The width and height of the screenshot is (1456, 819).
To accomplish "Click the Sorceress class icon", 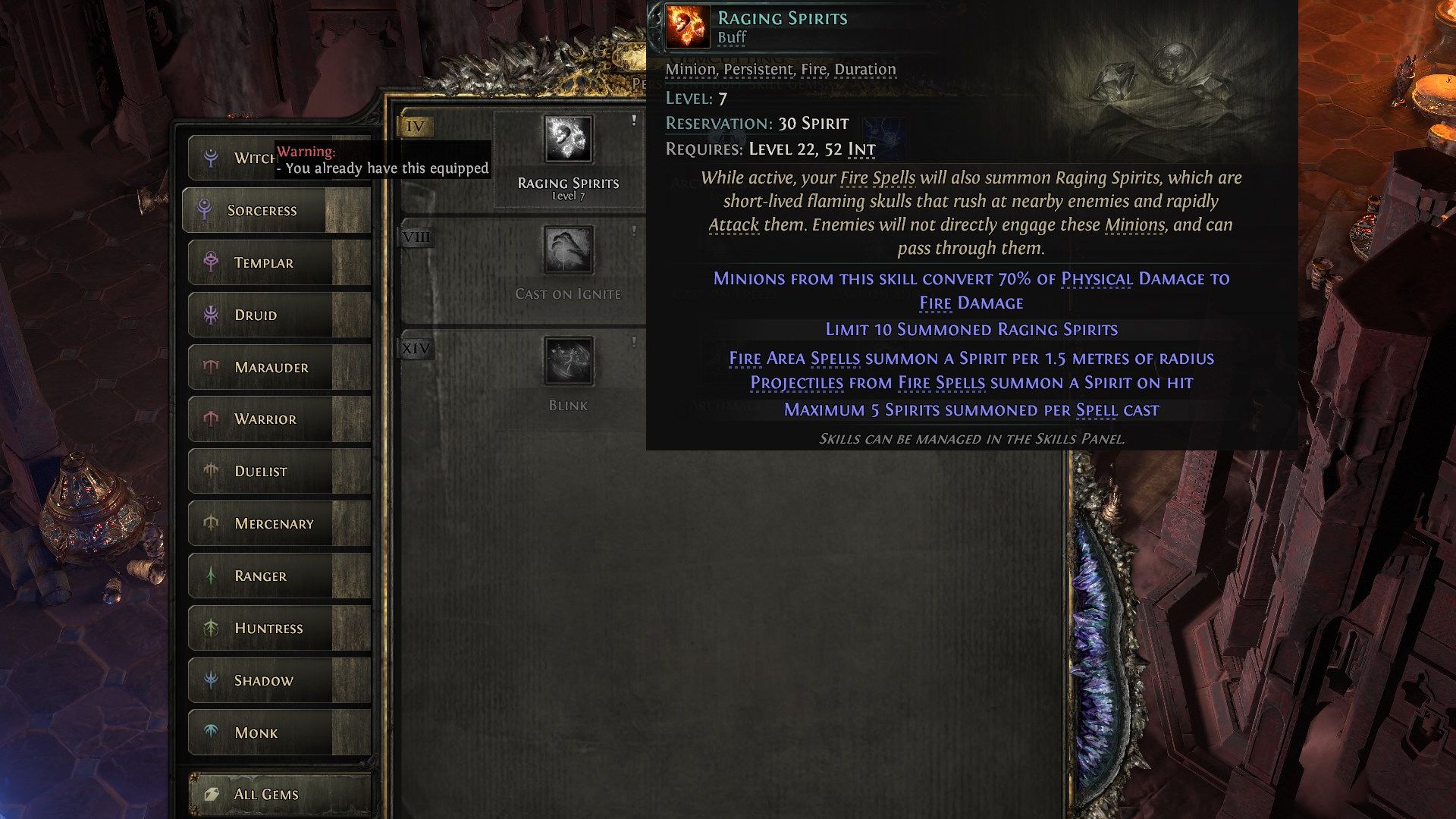I will coord(206,210).
